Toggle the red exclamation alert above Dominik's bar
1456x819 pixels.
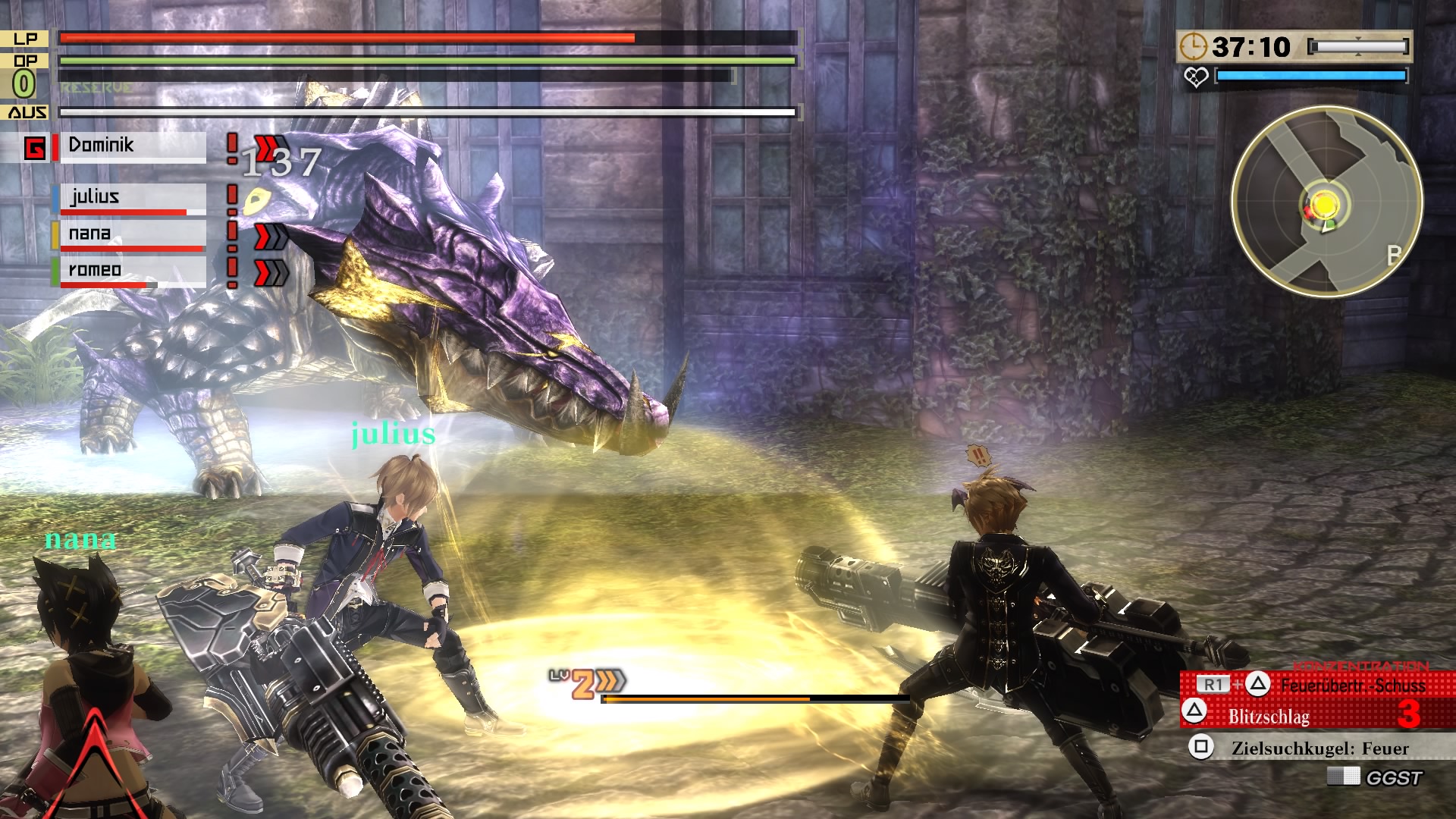231,146
